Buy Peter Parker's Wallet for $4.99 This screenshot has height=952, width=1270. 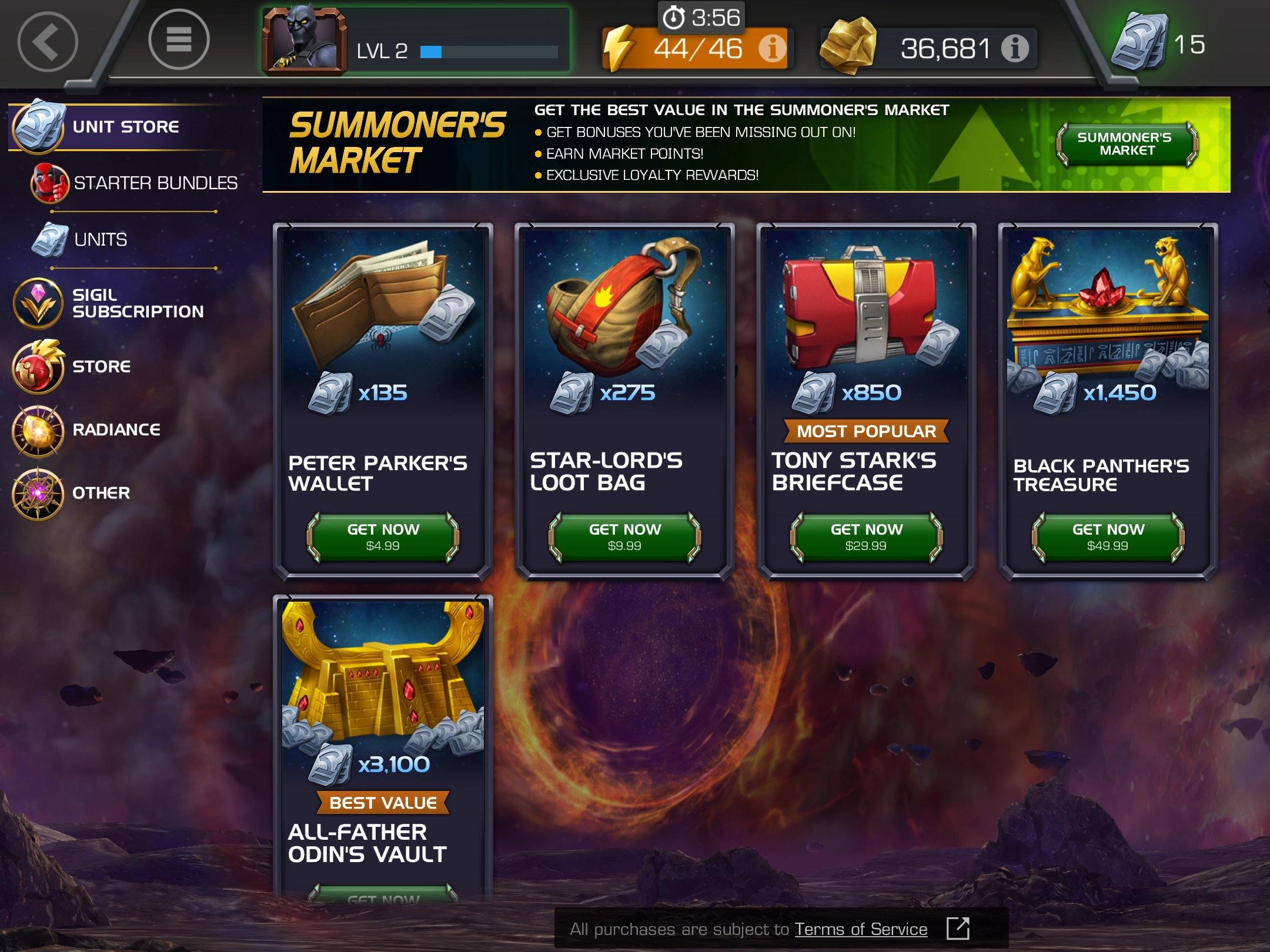click(383, 537)
